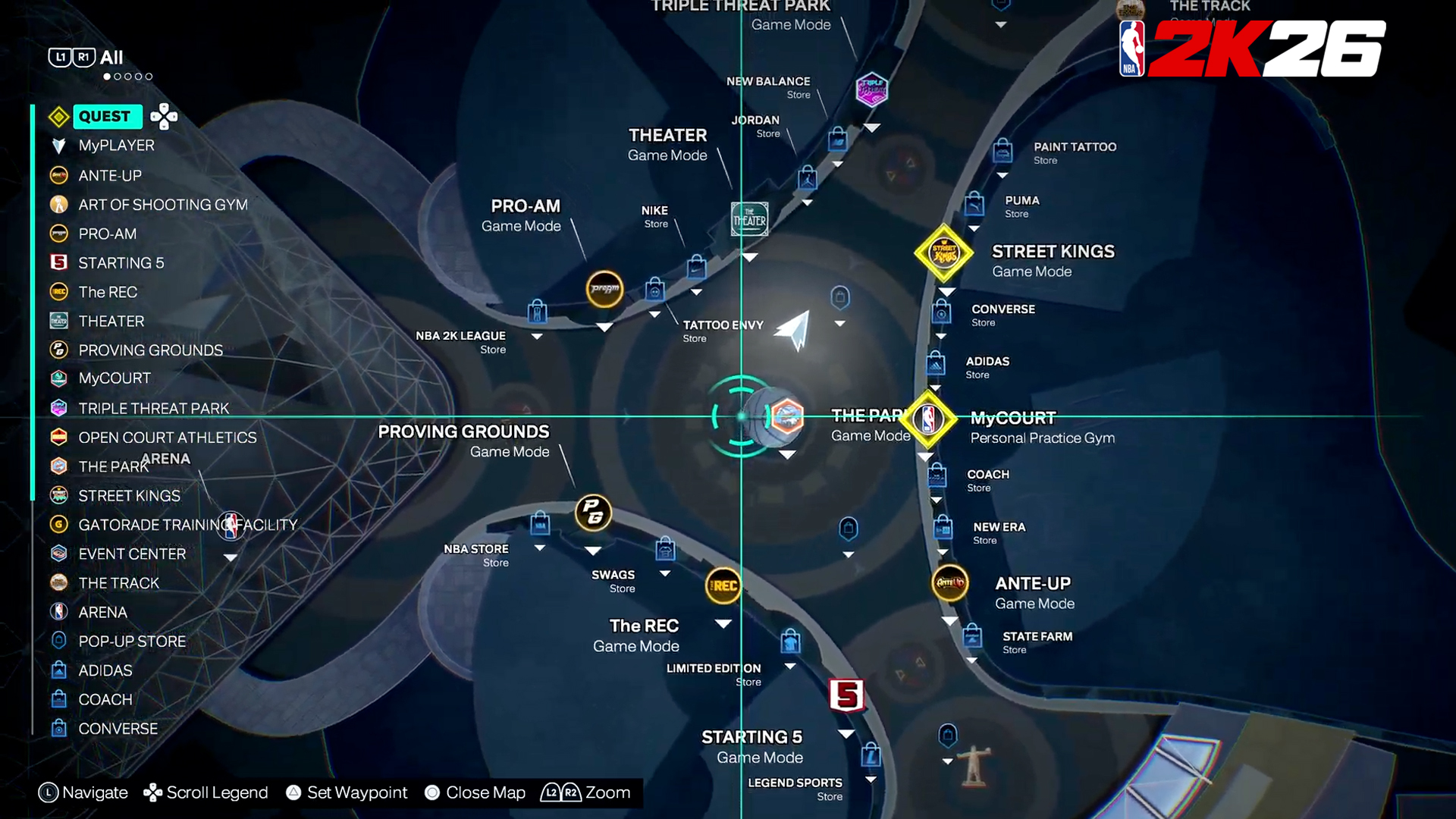The height and width of the screenshot is (819, 1456).
Task: Click the Starting 5 map icon
Action: 847,695
